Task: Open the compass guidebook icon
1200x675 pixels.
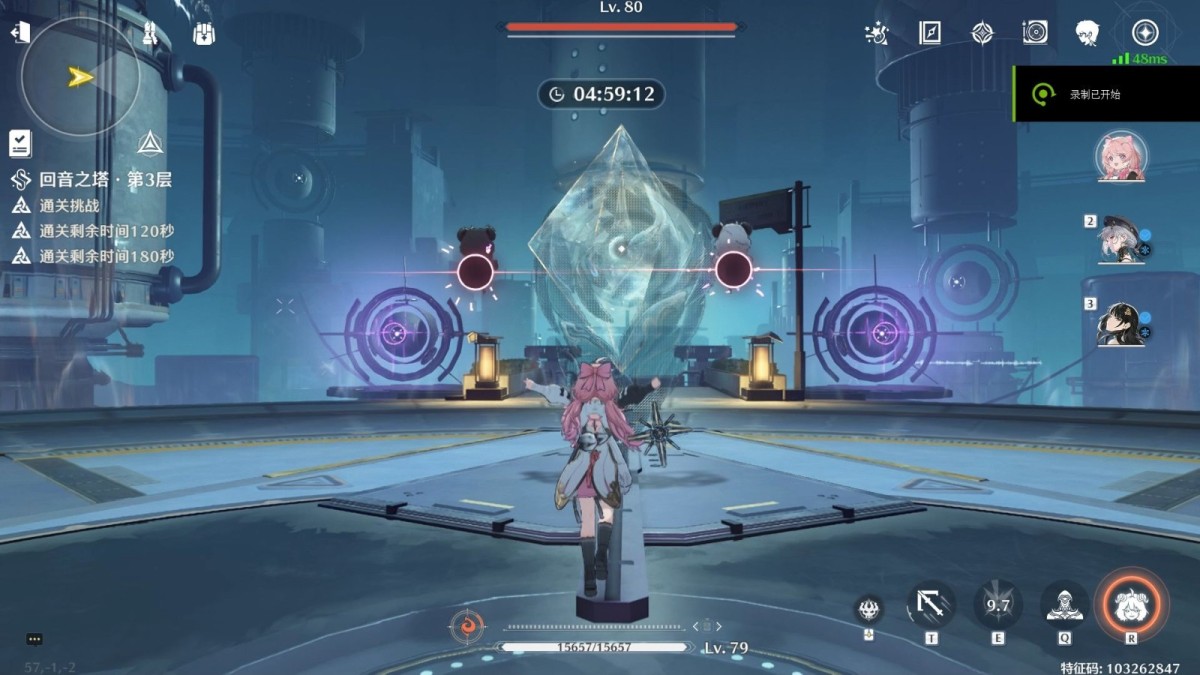Action: [x=930, y=33]
